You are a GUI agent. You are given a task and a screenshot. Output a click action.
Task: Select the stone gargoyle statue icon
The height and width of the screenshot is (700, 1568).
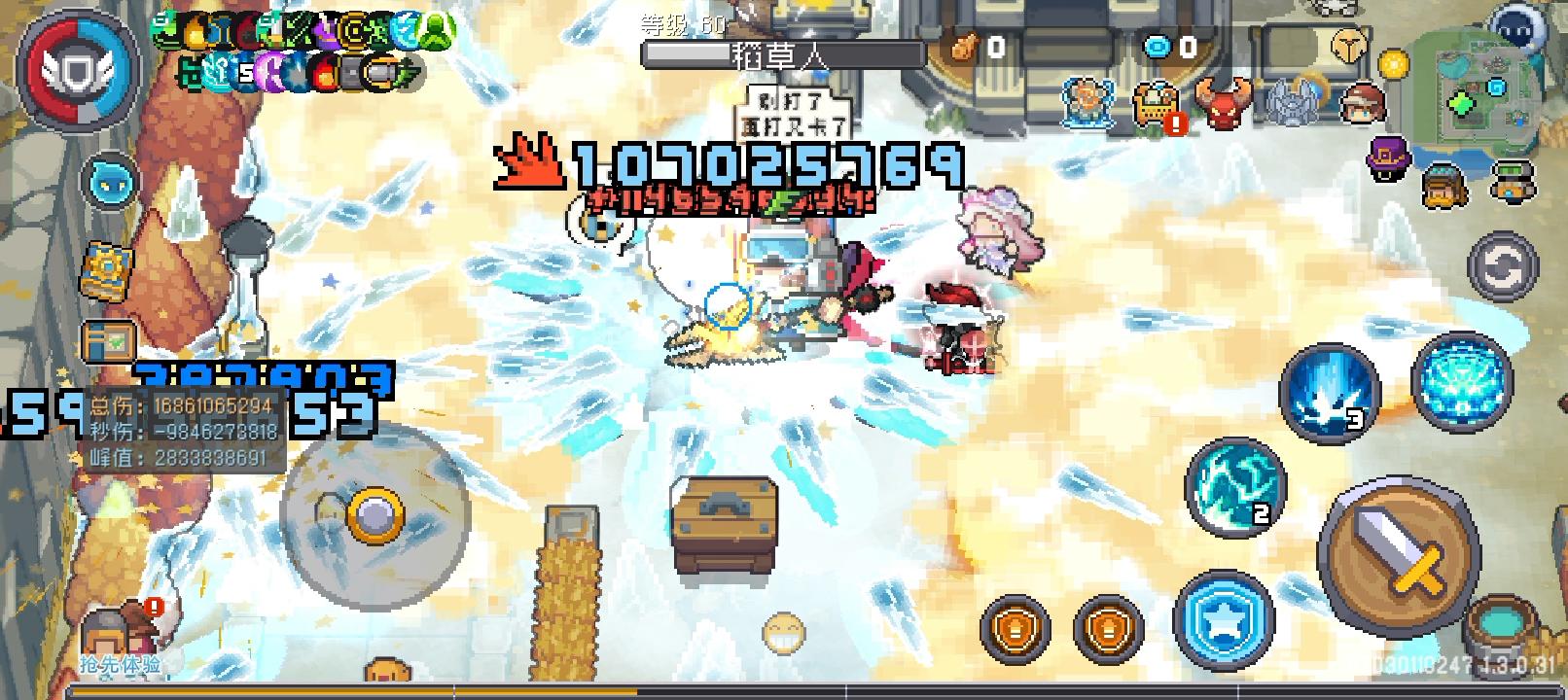coord(1291,103)
